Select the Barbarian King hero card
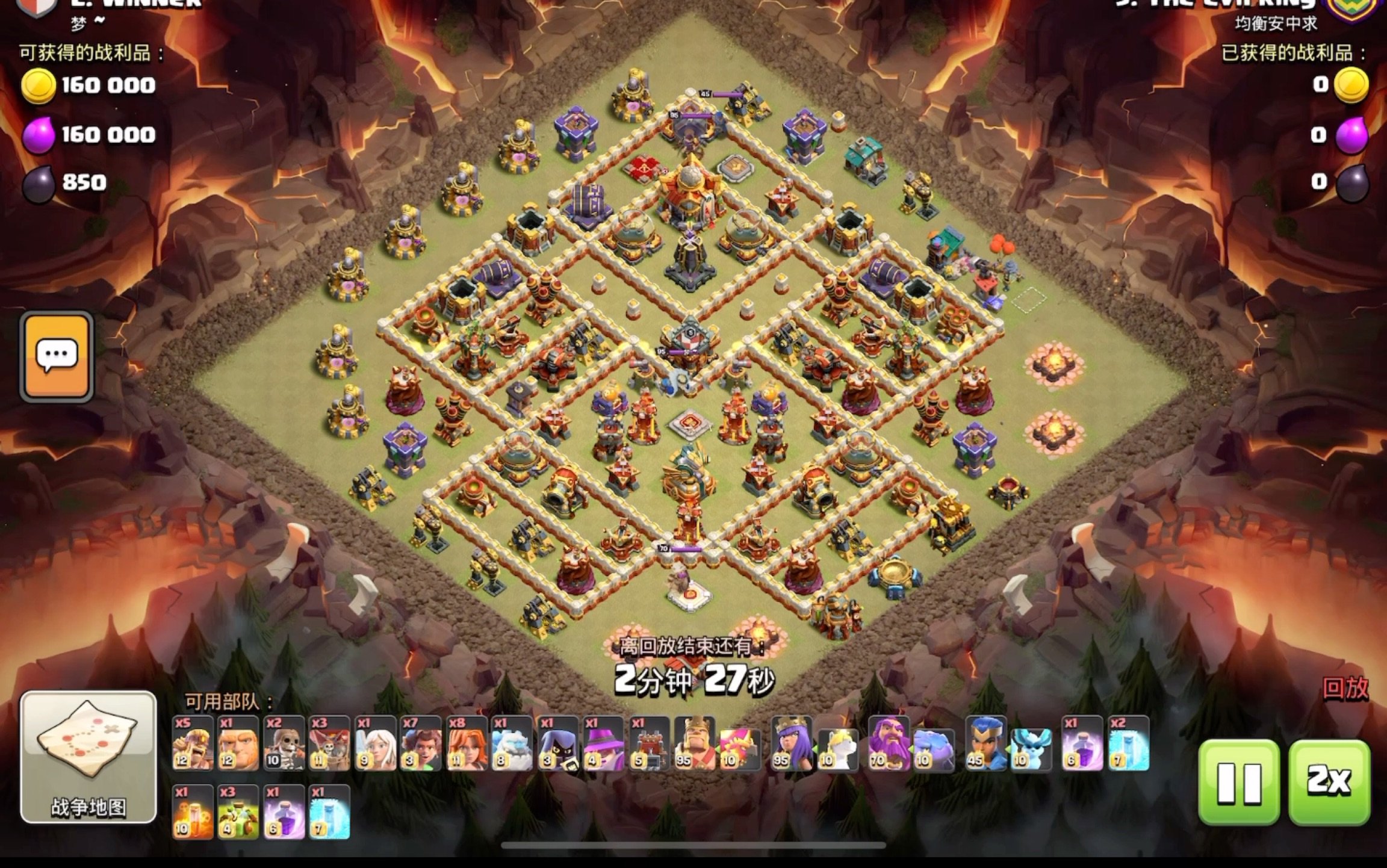 pyautogui.click(x=694, y=743)
